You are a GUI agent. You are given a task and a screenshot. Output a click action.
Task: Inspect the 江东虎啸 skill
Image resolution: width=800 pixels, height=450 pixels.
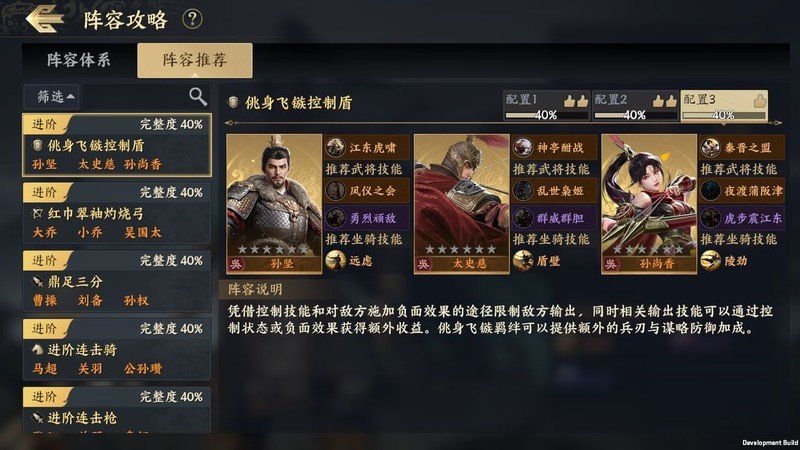[366, 147]
